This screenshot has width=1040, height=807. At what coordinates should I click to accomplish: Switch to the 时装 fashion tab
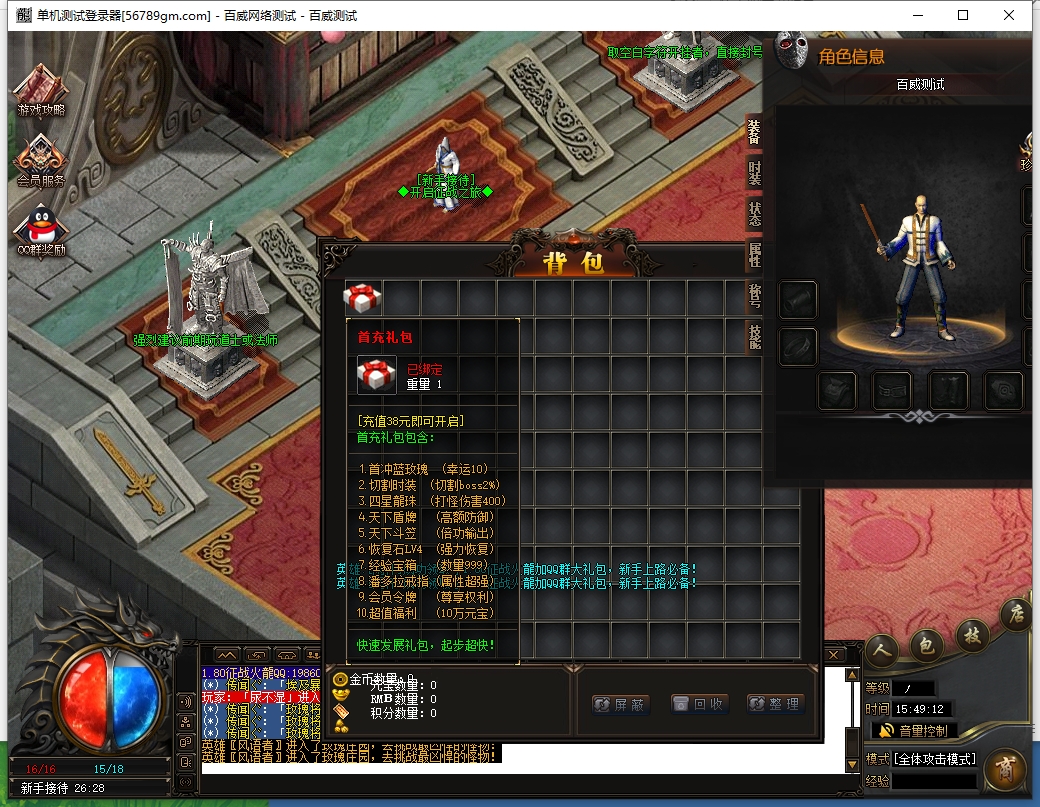coord(755,172)
